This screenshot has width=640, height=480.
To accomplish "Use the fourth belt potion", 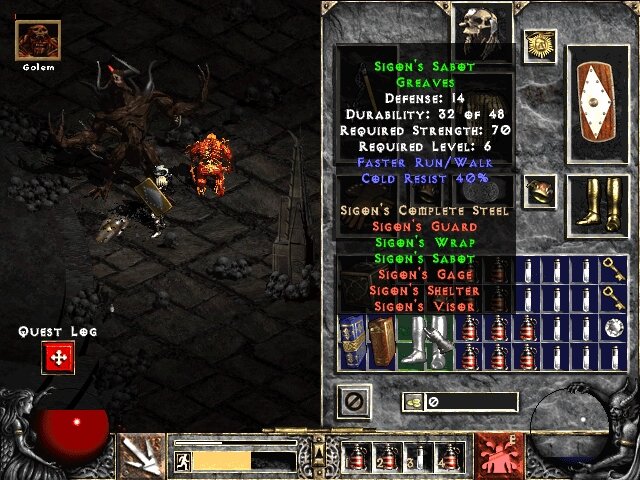I will (x=450, y=458).
